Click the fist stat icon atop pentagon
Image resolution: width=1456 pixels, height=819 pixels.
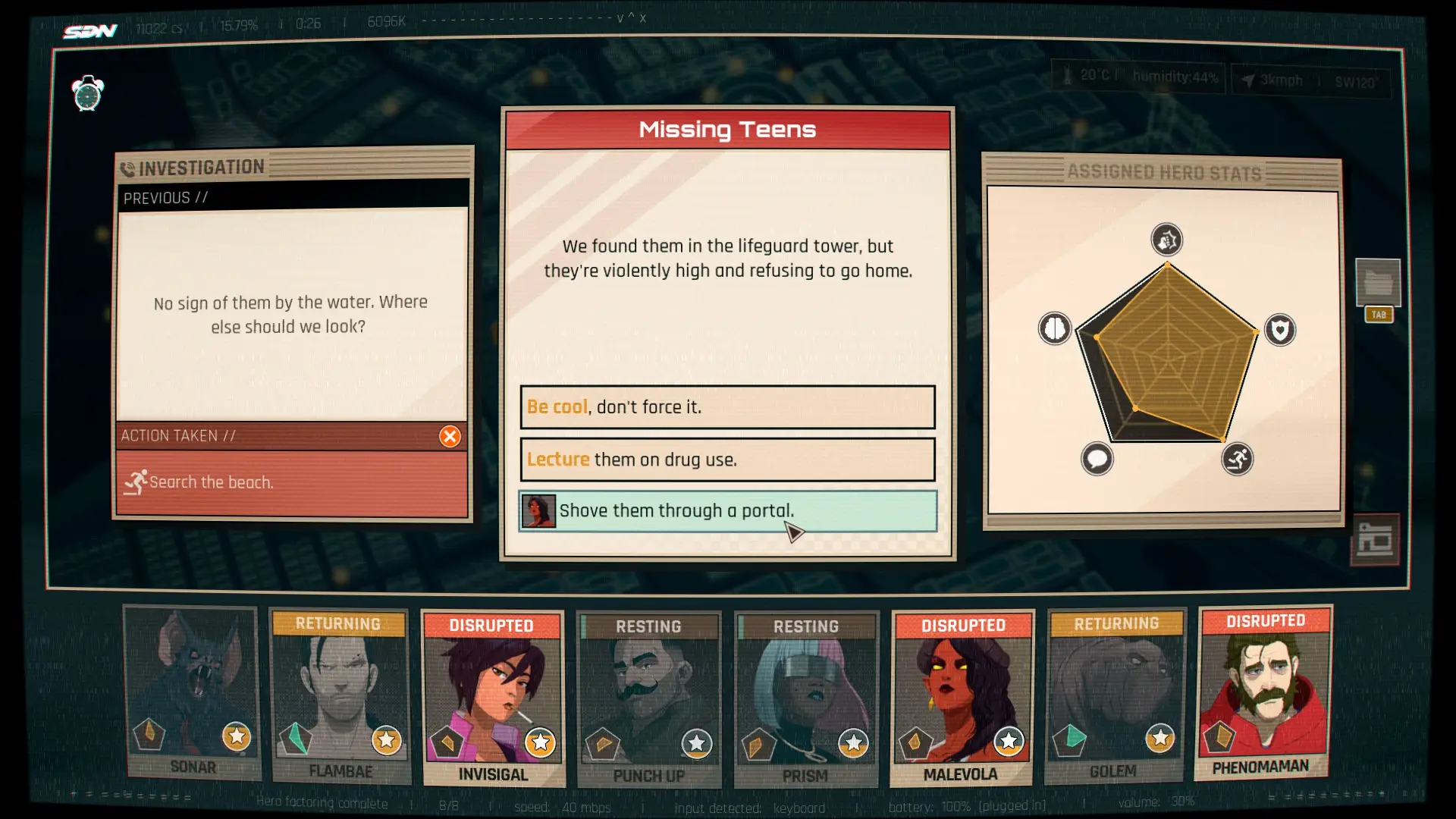[x=1166, y=240]
